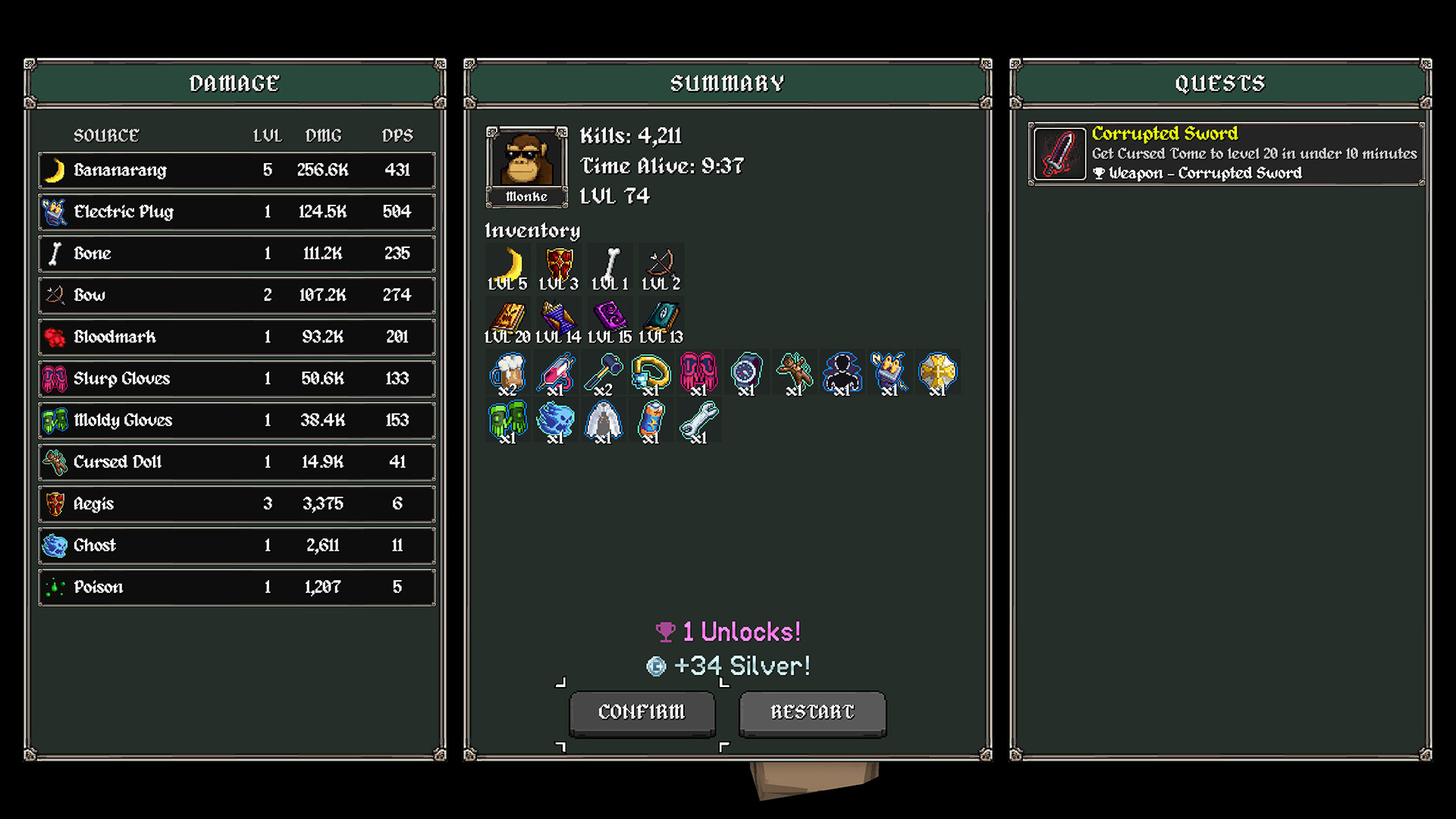
Task: Click the golden ring item icon
Action: click(x=651, y=372)
